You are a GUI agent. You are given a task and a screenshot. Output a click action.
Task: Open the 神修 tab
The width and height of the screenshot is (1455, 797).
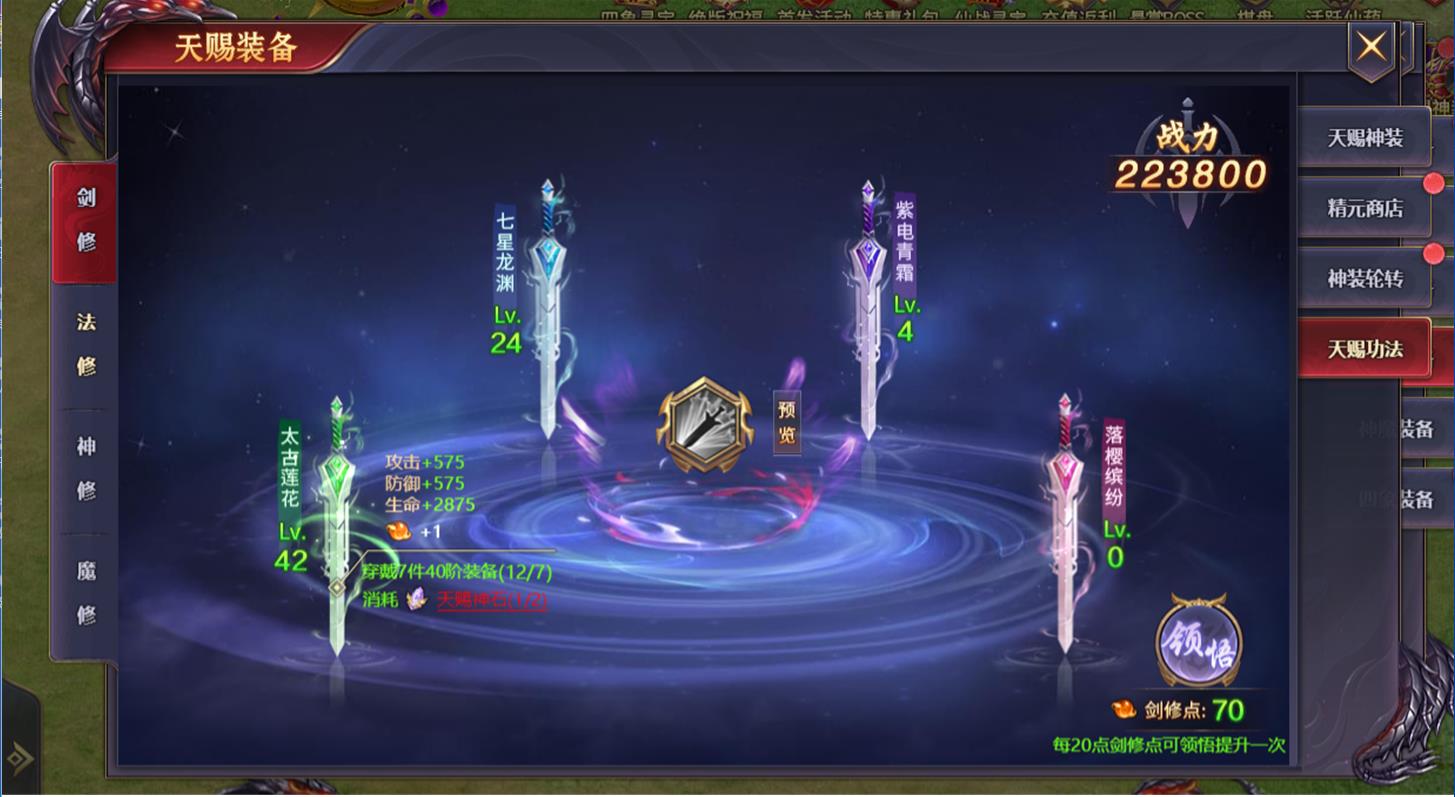click(x=86, y=468)
